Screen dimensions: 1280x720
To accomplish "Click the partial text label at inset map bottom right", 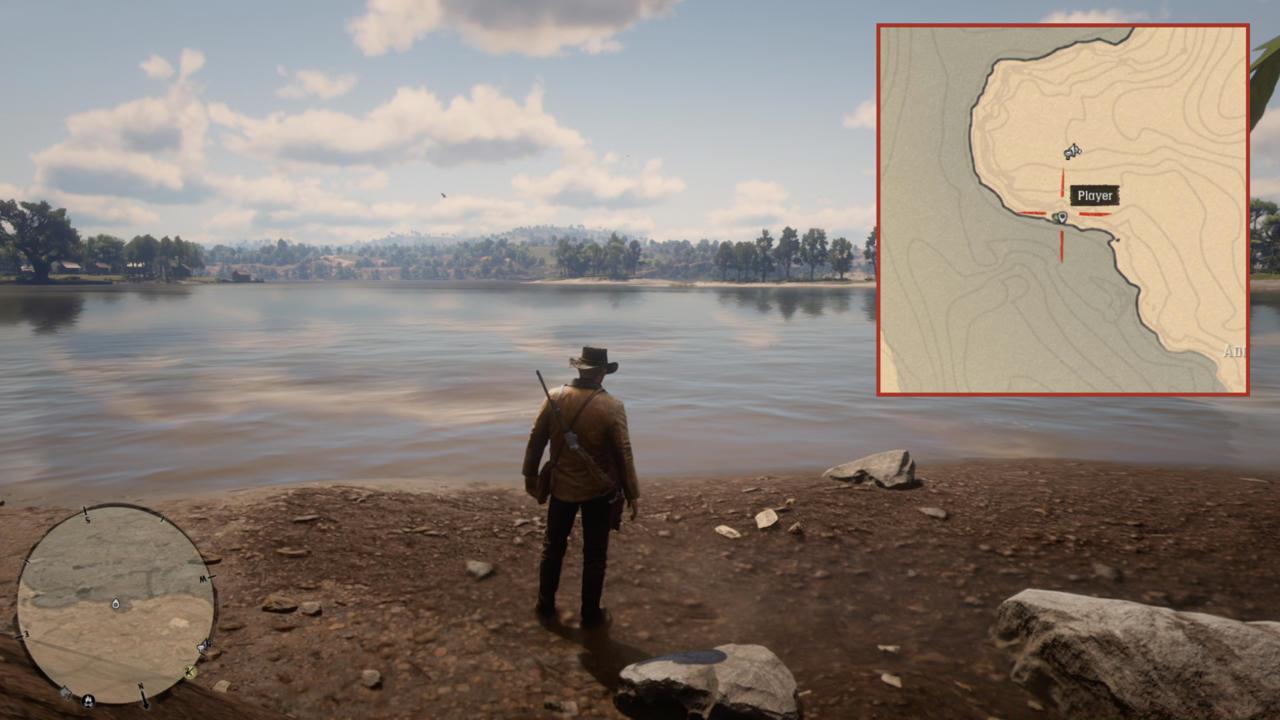I will [1236, 350].
